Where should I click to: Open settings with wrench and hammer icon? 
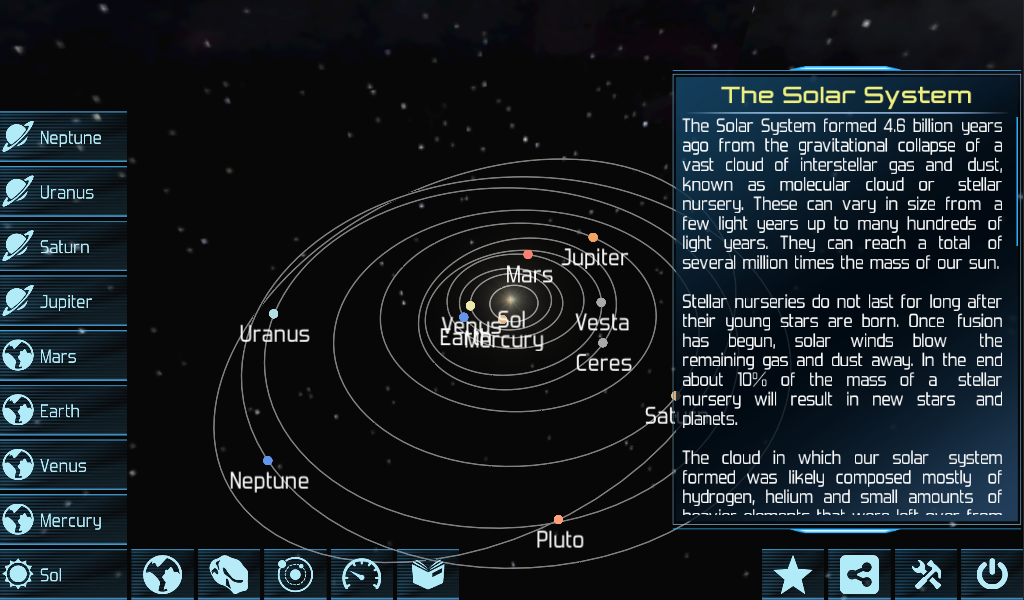[x=926, y=575]
